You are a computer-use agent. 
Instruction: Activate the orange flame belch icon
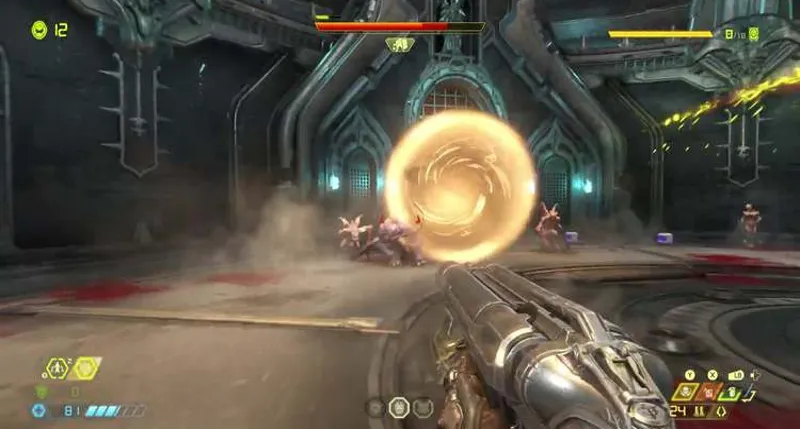coord(711,391)
